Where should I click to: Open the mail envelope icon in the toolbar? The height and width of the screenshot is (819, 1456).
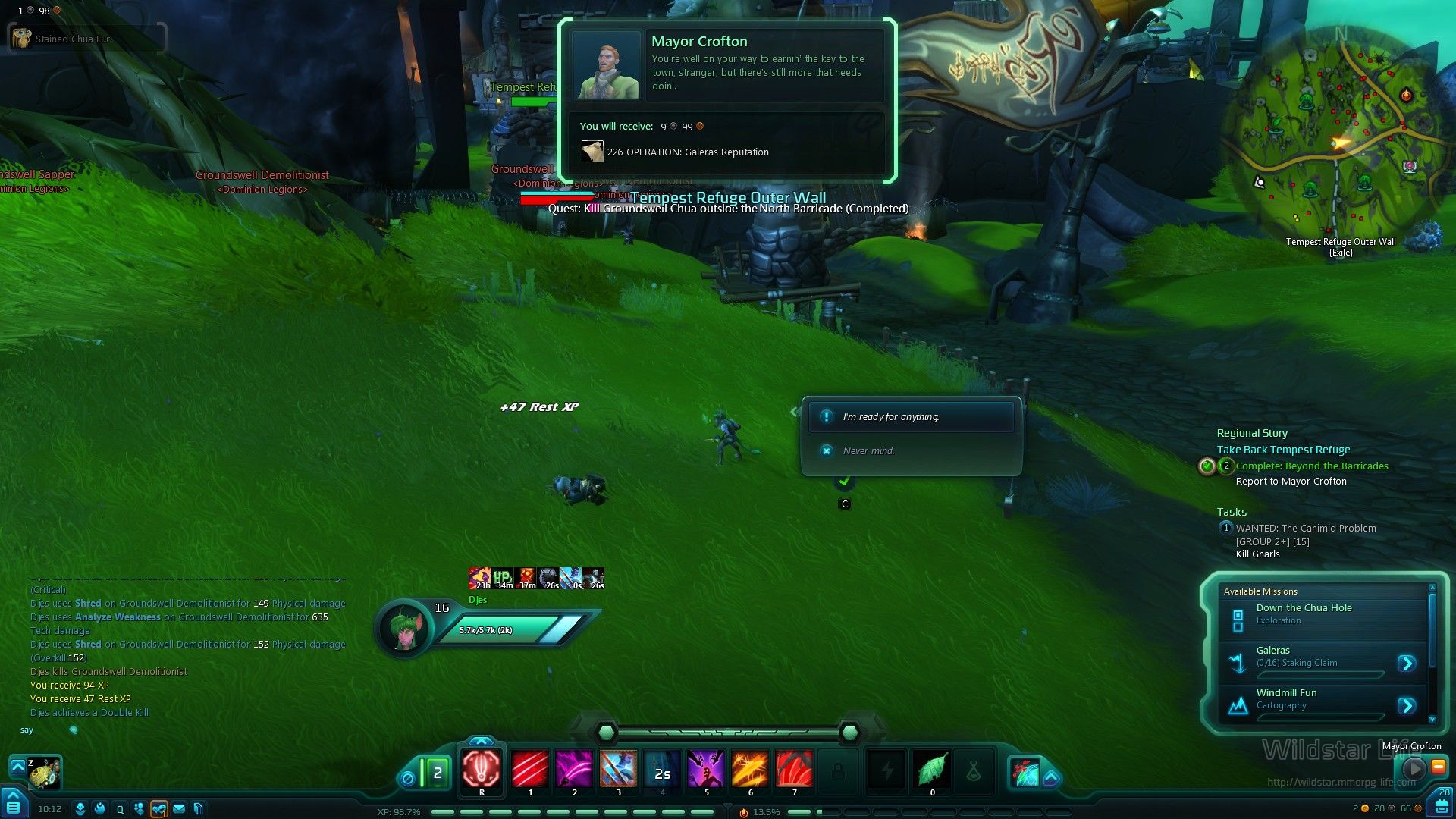pyautogui.click(x=179, y=809)
